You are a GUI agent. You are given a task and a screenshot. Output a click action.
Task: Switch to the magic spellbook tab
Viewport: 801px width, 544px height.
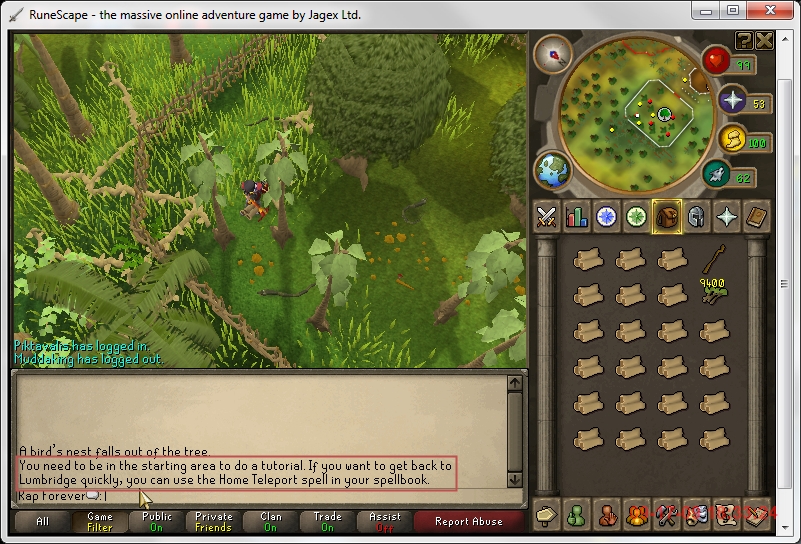[757, 216]
